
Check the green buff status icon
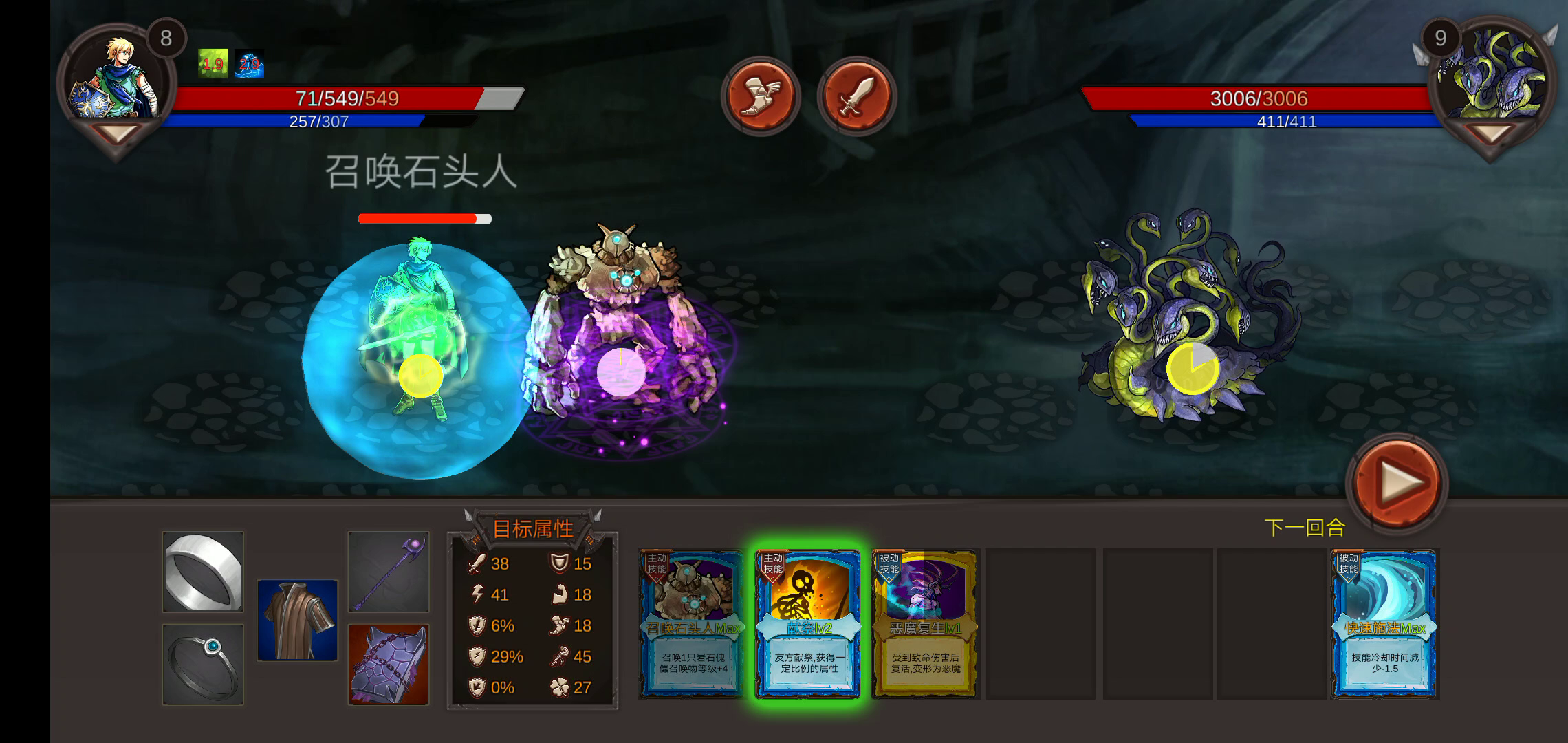click(x=213, y=64)
